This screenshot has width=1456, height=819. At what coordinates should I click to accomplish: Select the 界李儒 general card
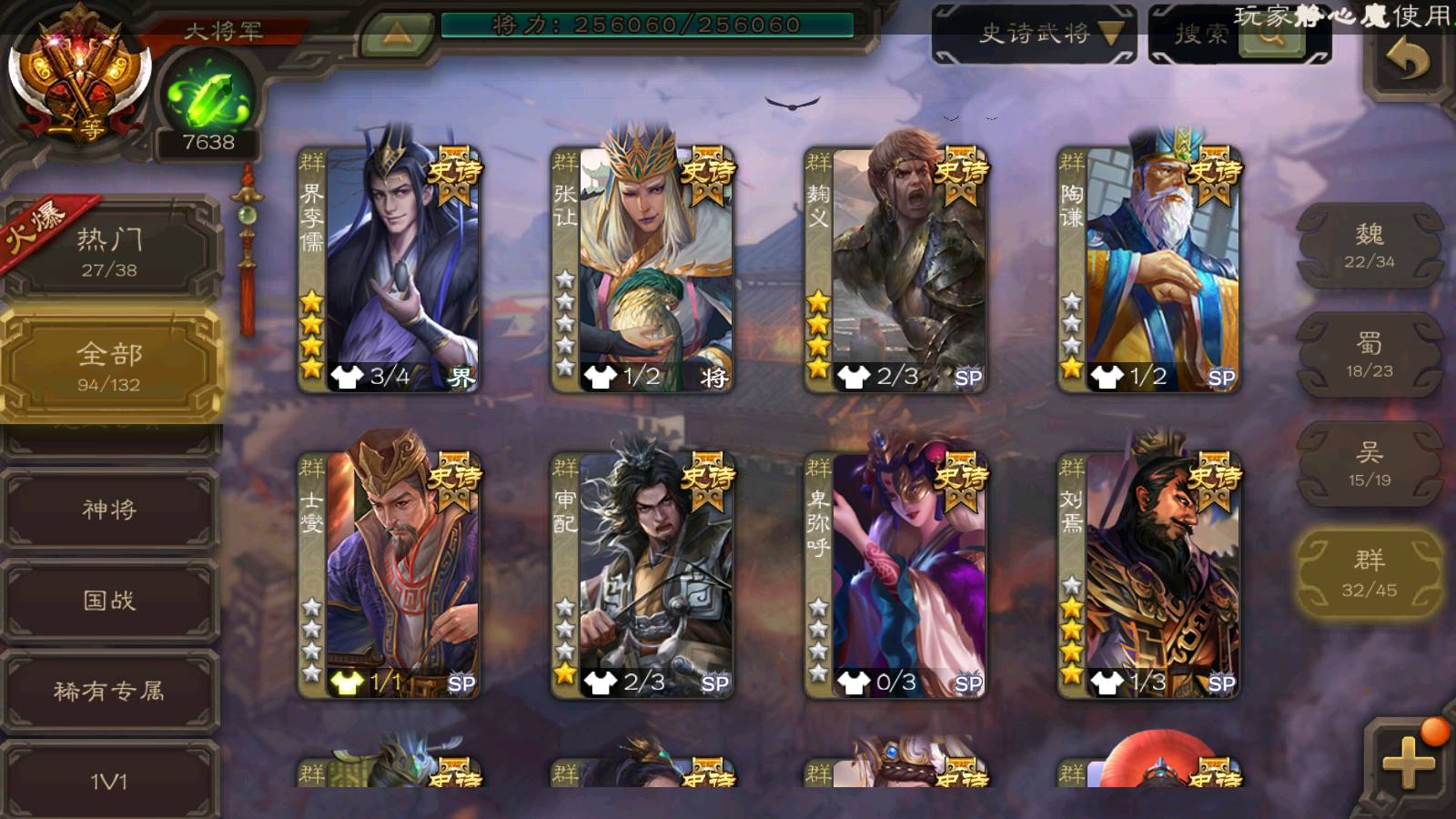tap(389, 270)
